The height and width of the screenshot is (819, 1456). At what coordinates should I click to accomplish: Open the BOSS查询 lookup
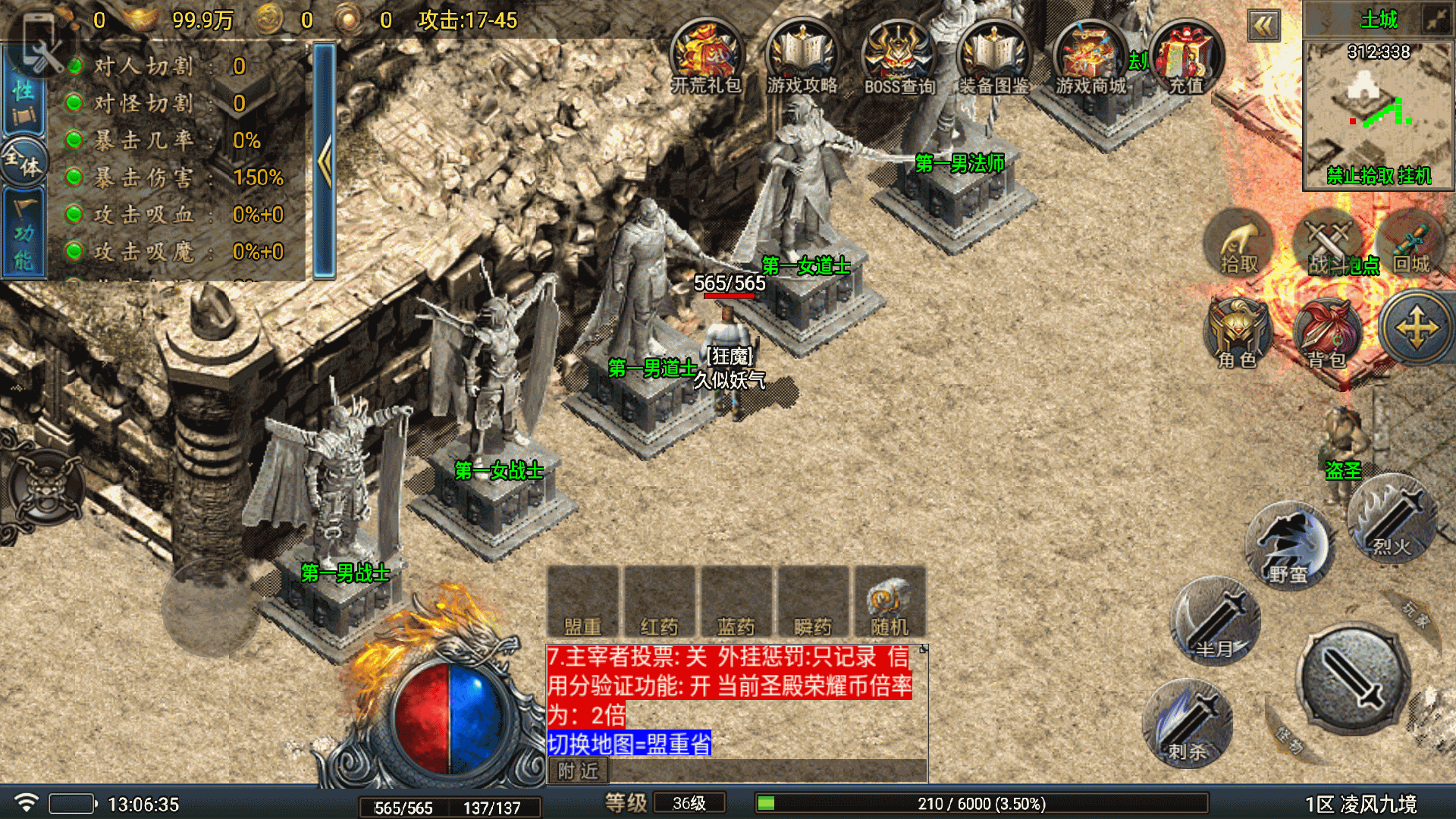899,57
